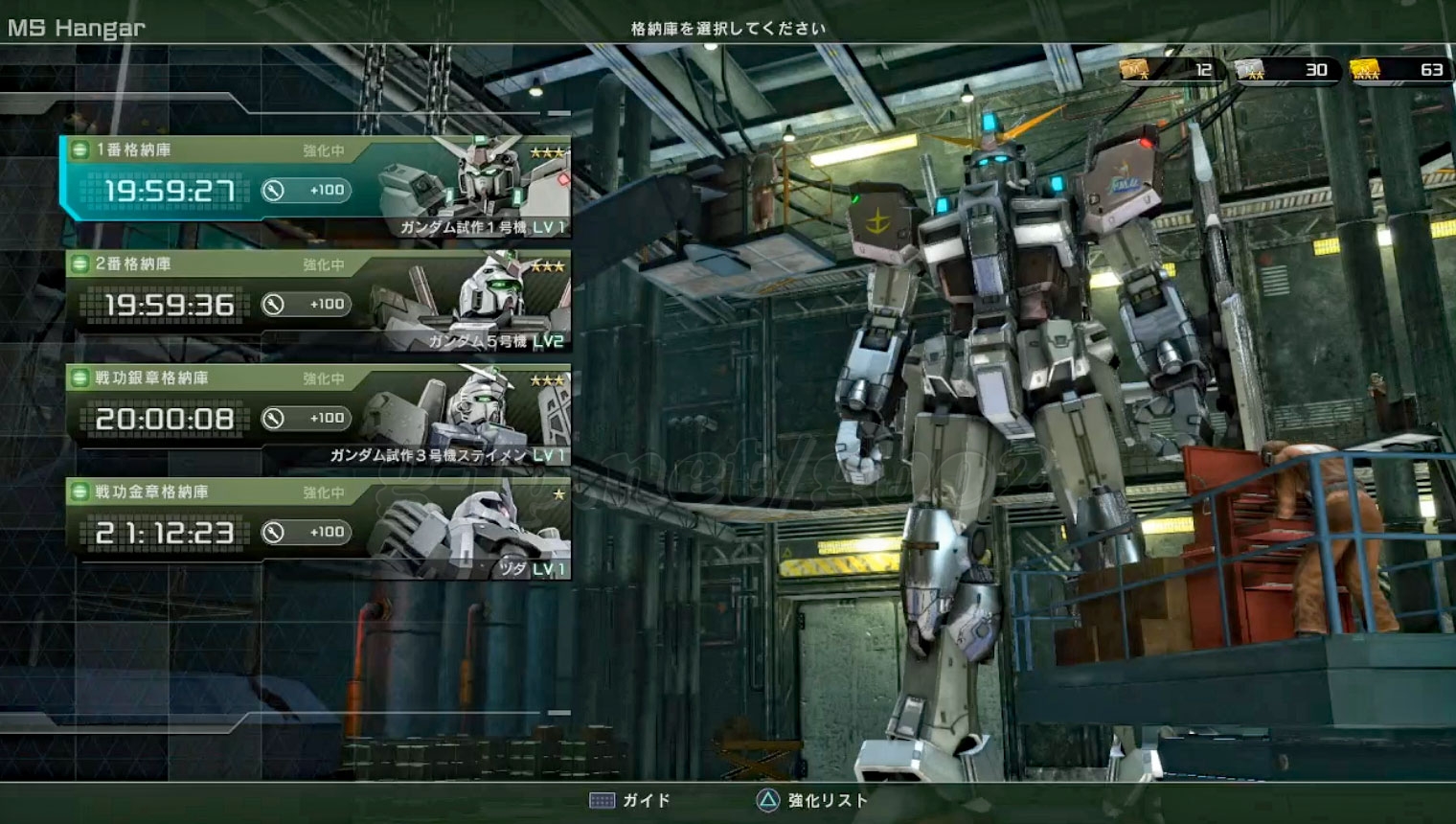The width and height of the screenshot is (1456, 824).
Task: Show the ガイド guide
Action: [630, 801]
